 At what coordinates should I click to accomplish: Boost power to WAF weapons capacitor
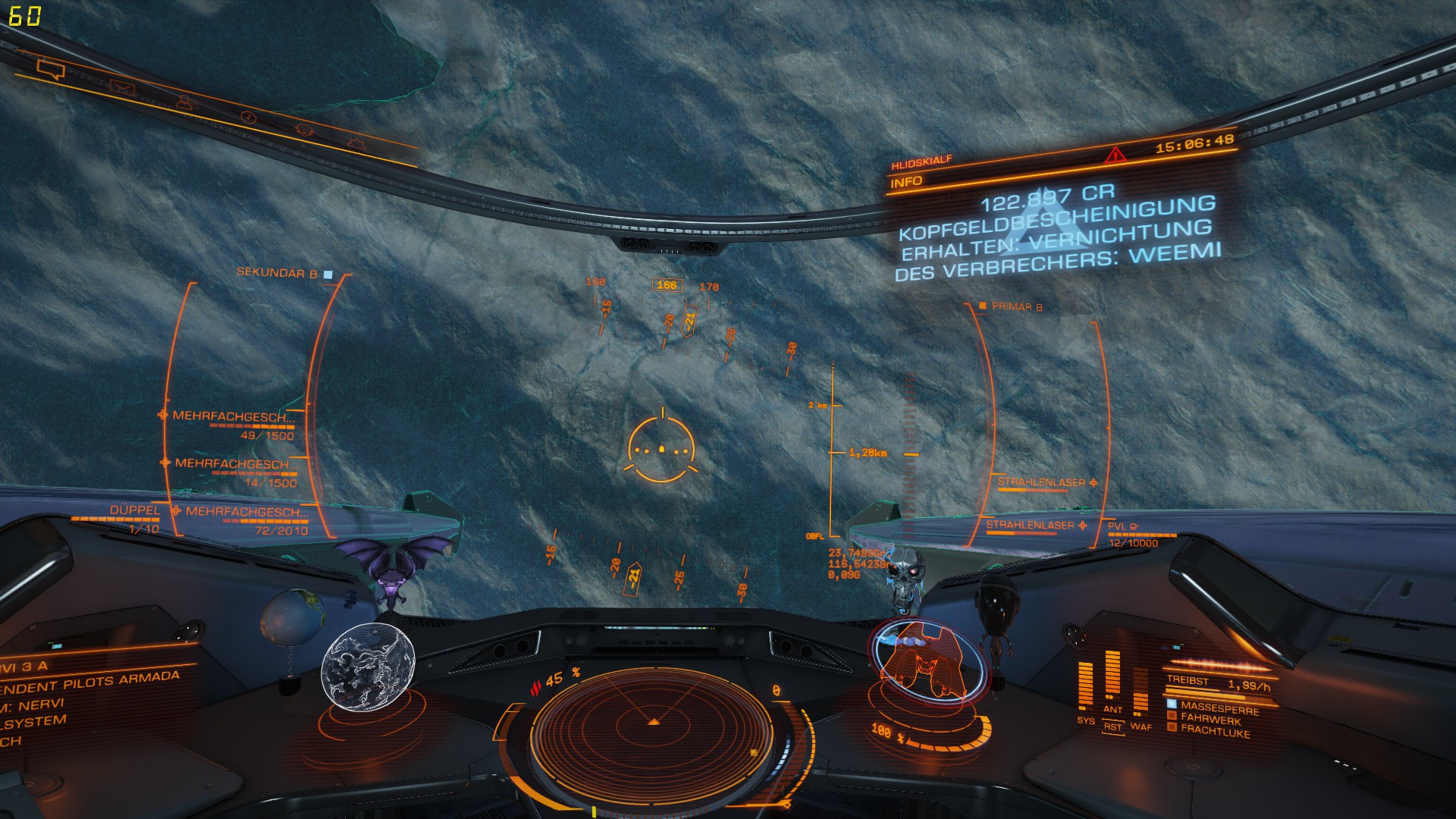pyautogui.click(x=1141, y=726)
